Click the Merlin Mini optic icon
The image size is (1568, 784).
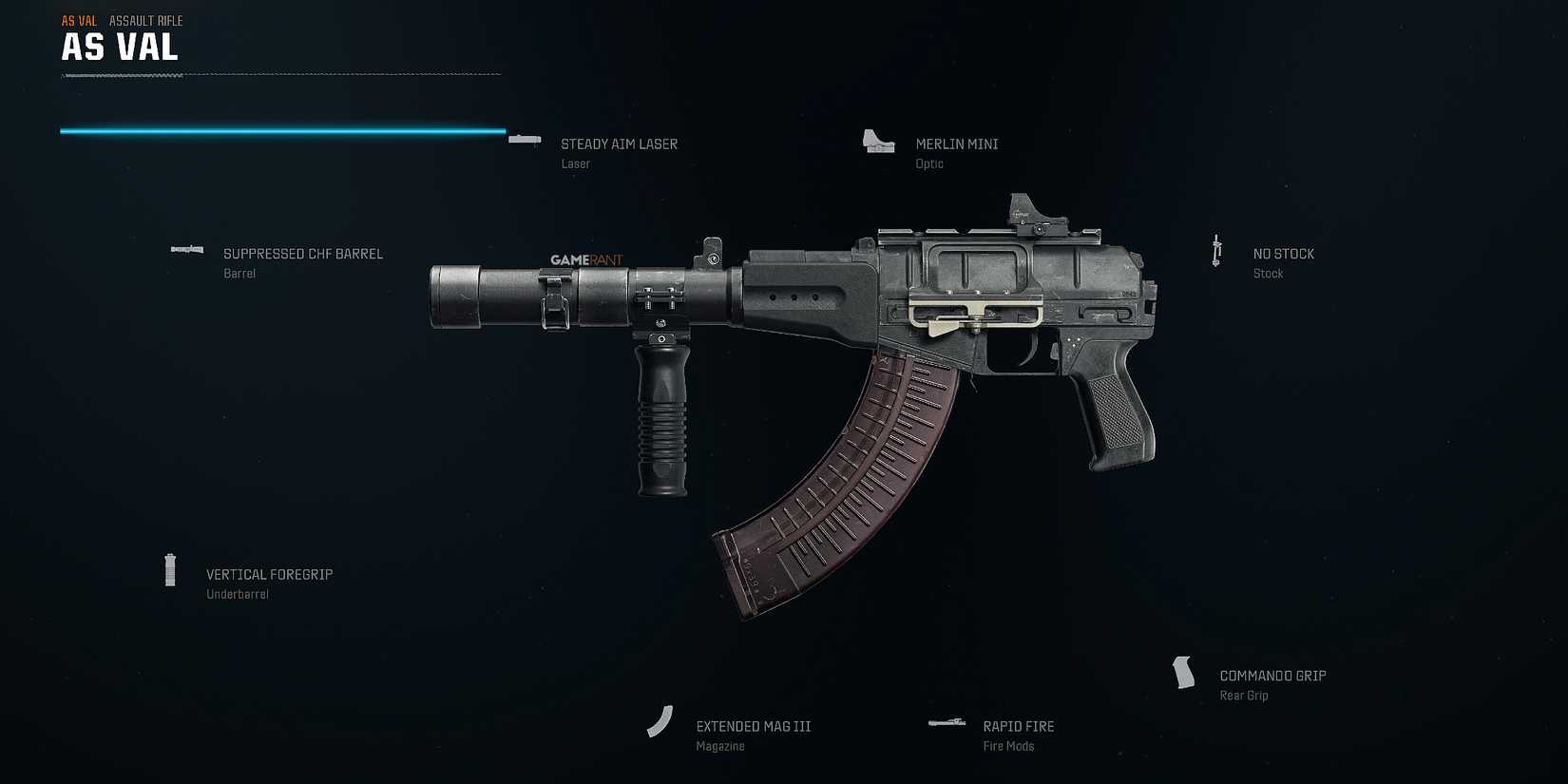tap(877, 141)
